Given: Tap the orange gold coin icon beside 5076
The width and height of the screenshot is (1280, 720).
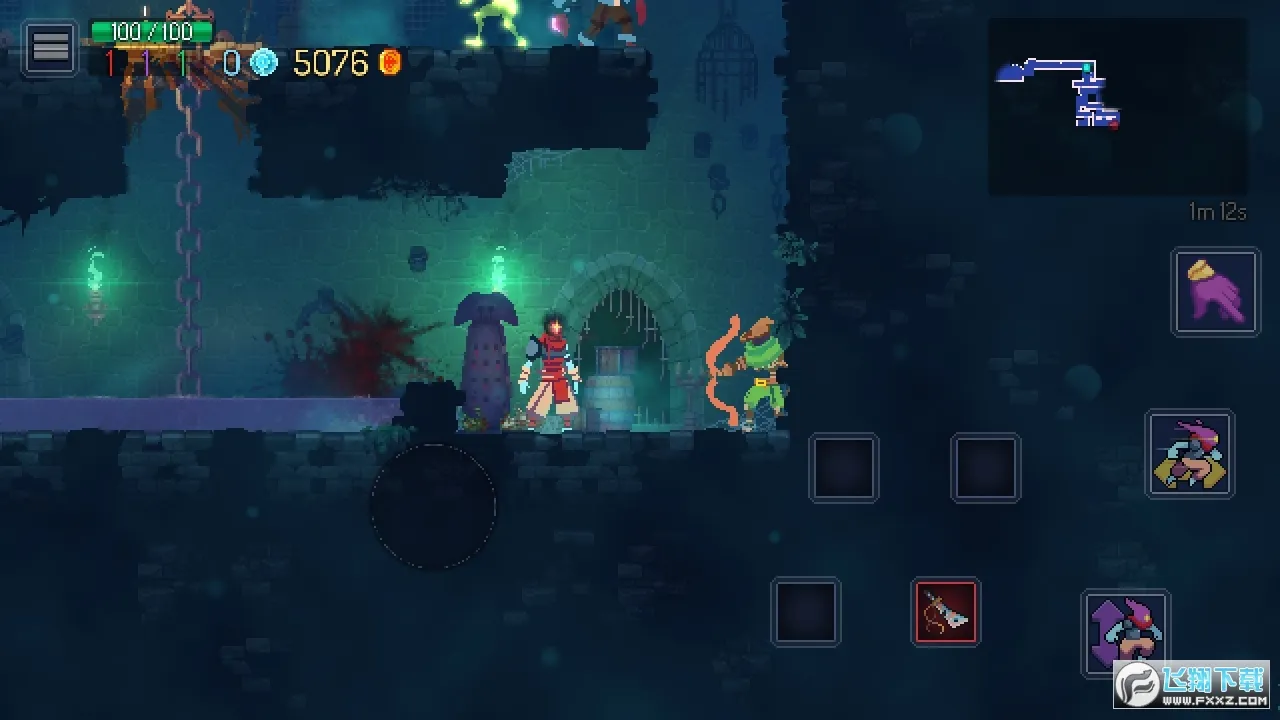Looking at the screenshot, I should [x=388, y=62].
